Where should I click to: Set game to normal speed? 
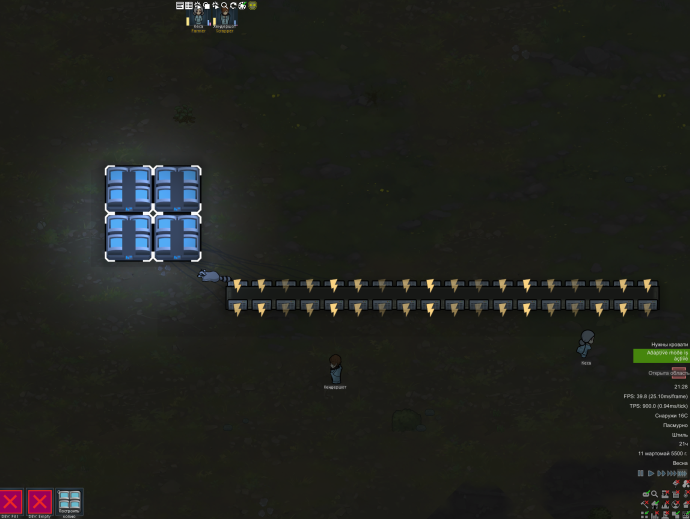650,473
